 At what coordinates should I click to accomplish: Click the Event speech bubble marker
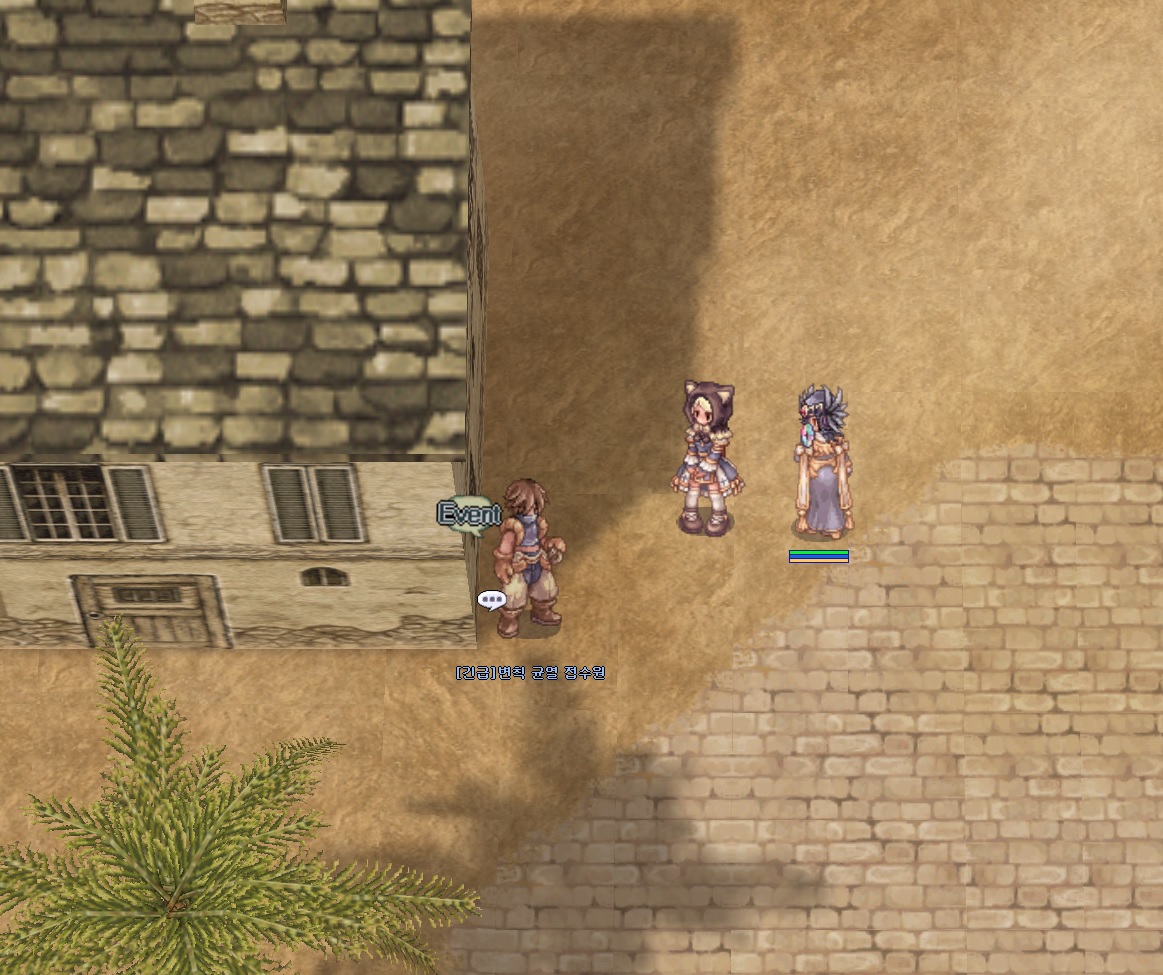pyautogui.click(x=469, y=515)
